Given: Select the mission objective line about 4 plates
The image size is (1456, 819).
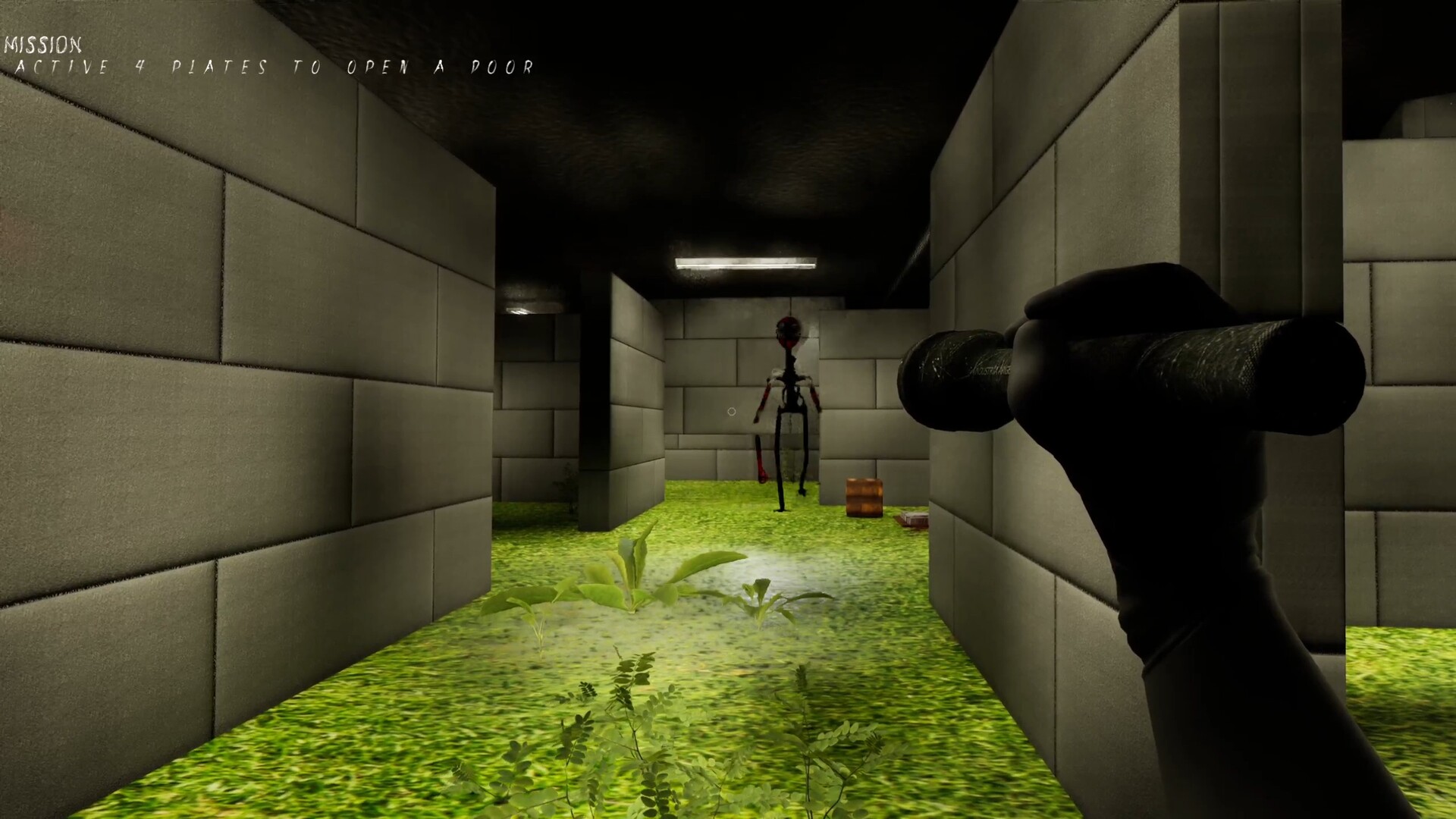Looking at the screenshot, I should coord(277,68).
